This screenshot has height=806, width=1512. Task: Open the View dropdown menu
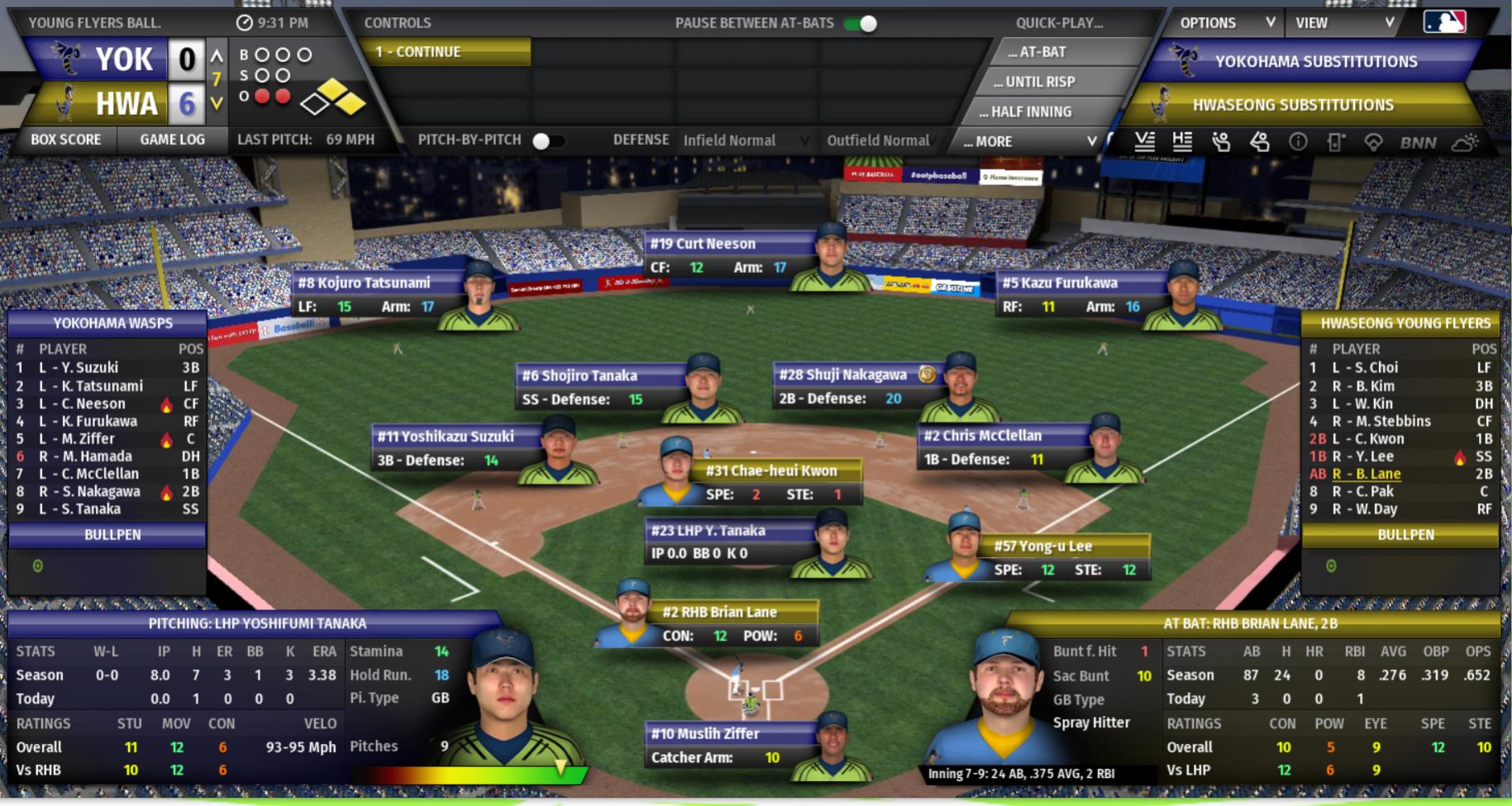point(1343,23)
